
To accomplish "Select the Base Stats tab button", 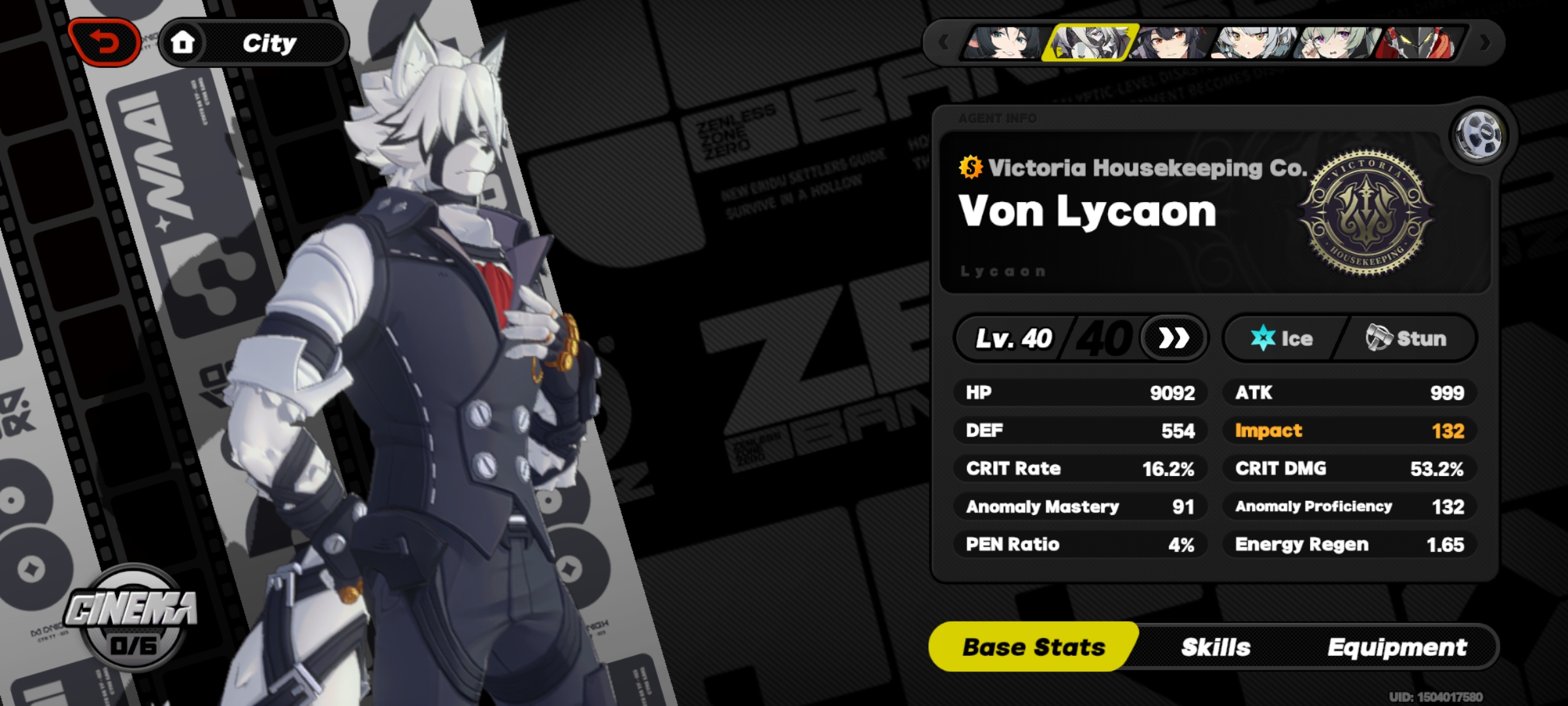I will (x=1032, y=647).
